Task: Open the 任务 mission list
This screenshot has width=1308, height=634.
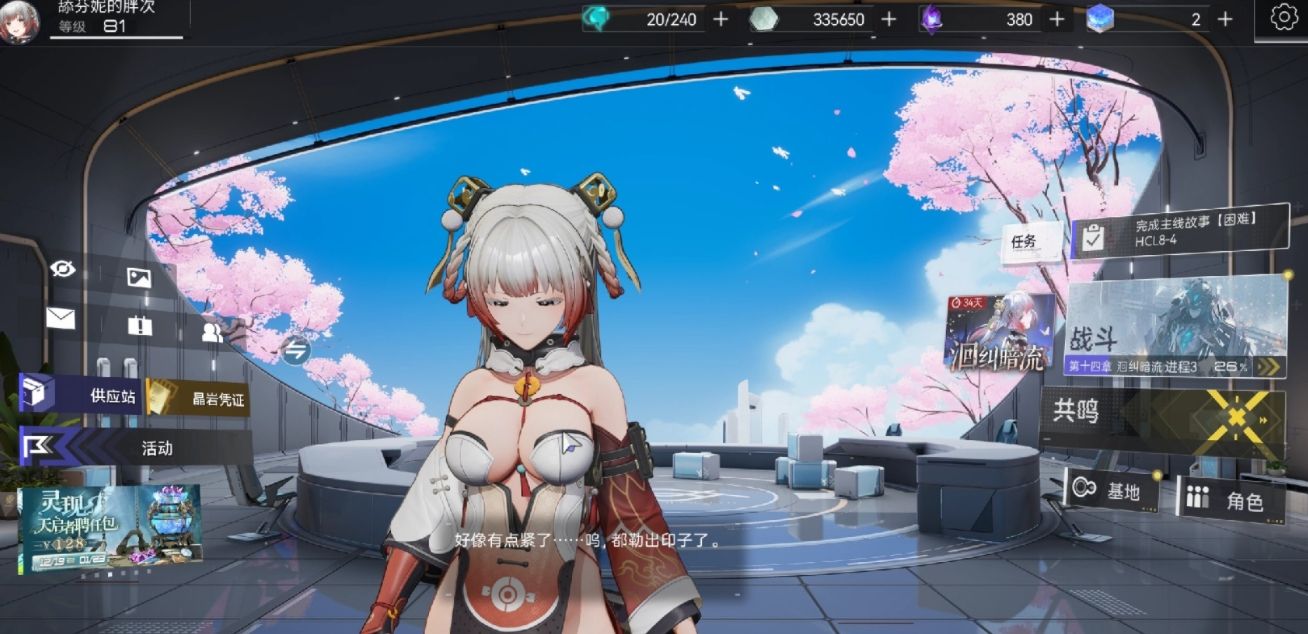Action: pos(1024,241)
